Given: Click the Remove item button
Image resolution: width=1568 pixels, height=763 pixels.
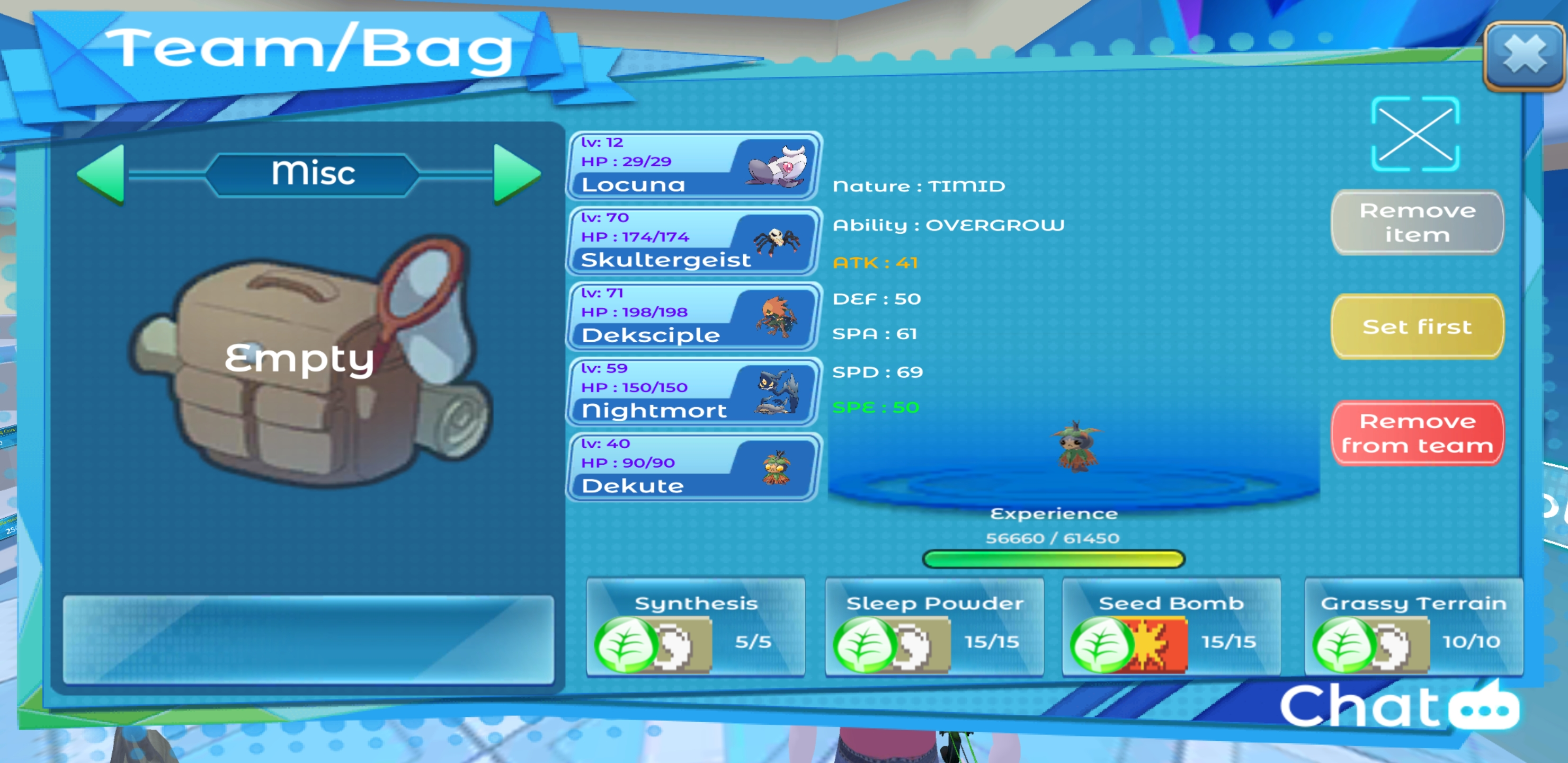Looking at the screenshot, I should tap(1416, 222).
